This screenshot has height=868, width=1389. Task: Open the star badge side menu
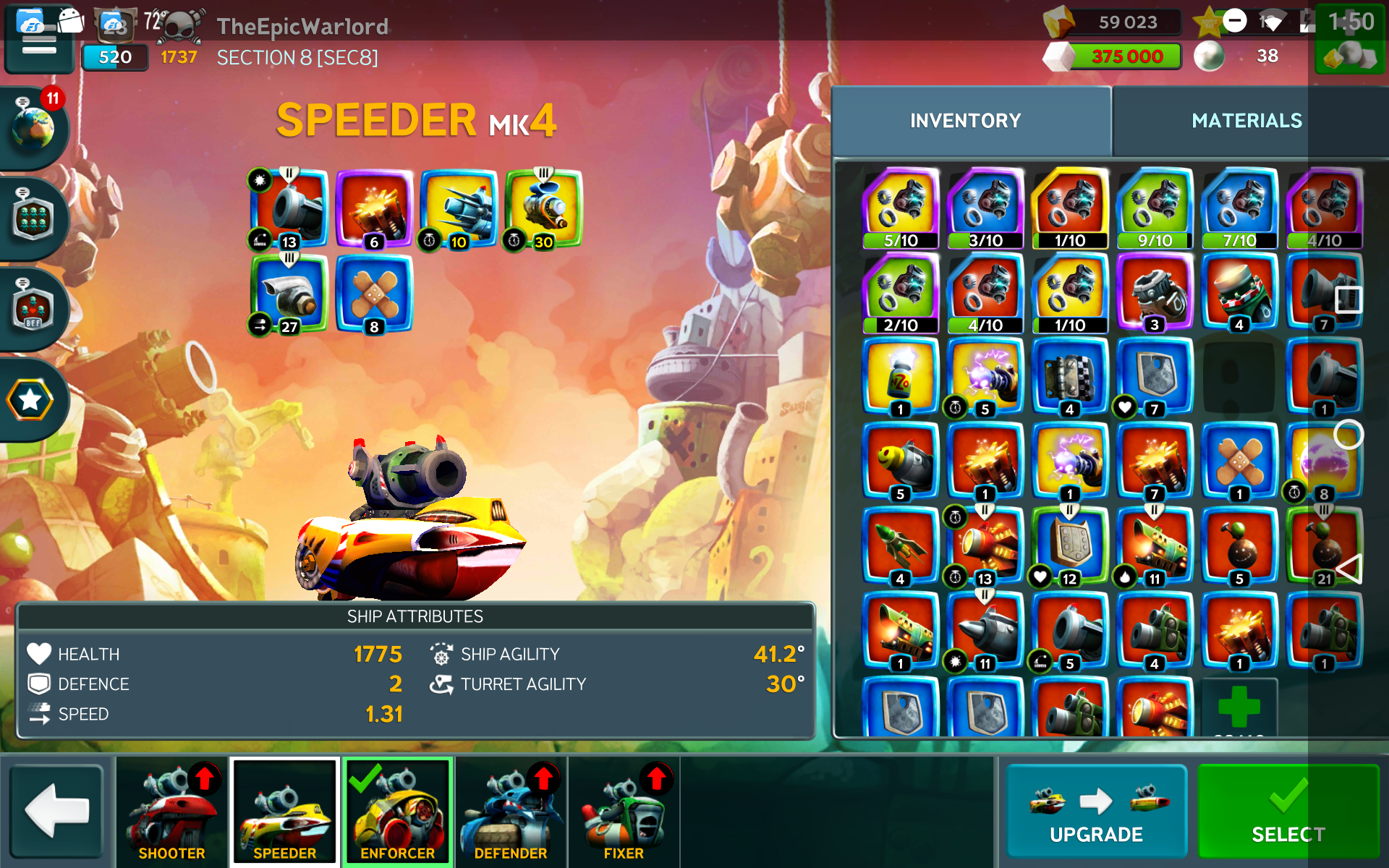pyautogui.click(x=30, y=399)
